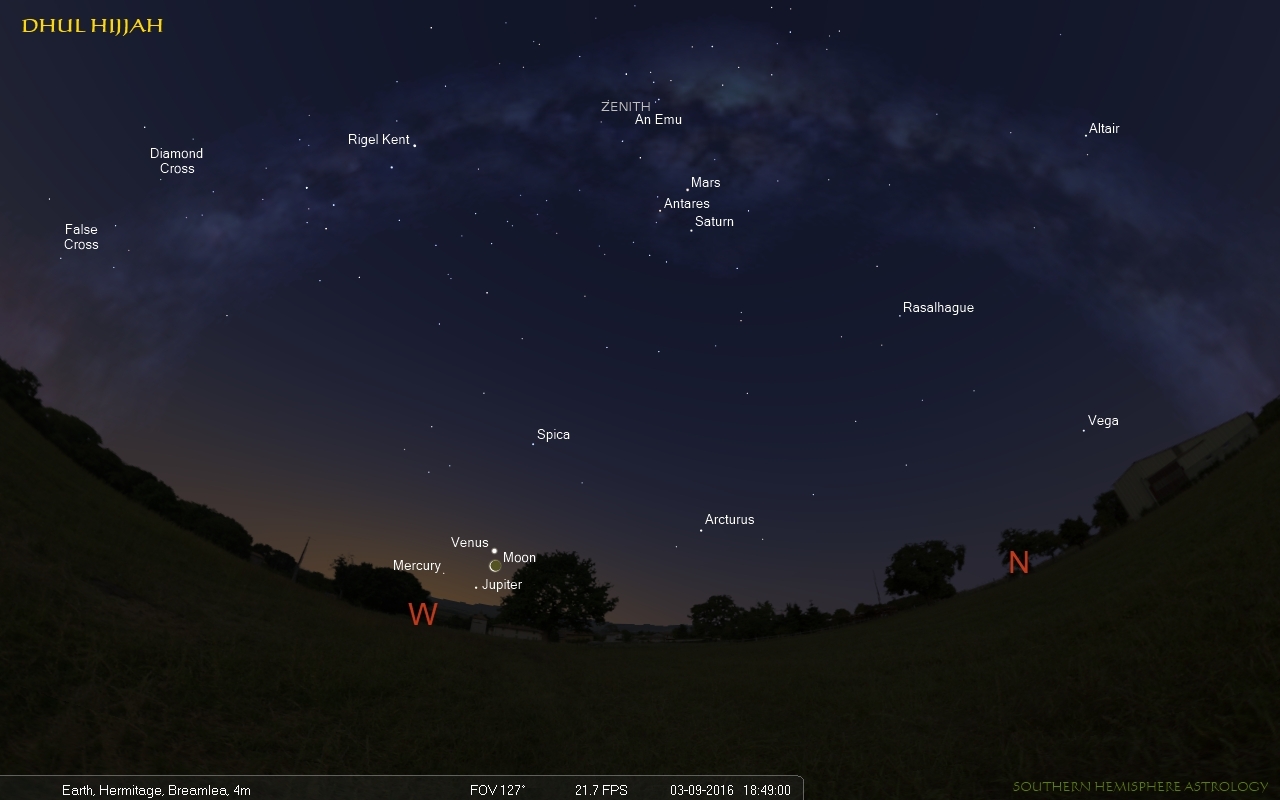The width and height of the screenshot is (1280, 800).
Task: Select the star Altair
Action: coord(1086,135)
